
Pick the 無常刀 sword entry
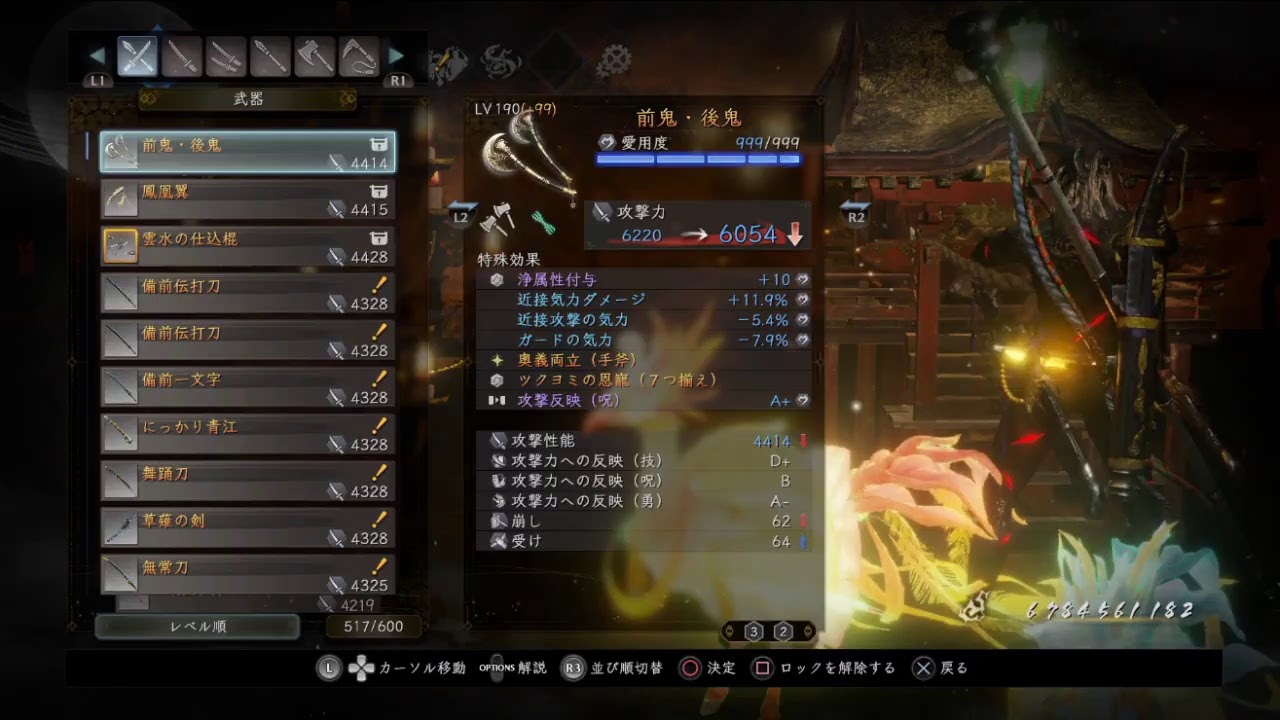click(247, 574)
